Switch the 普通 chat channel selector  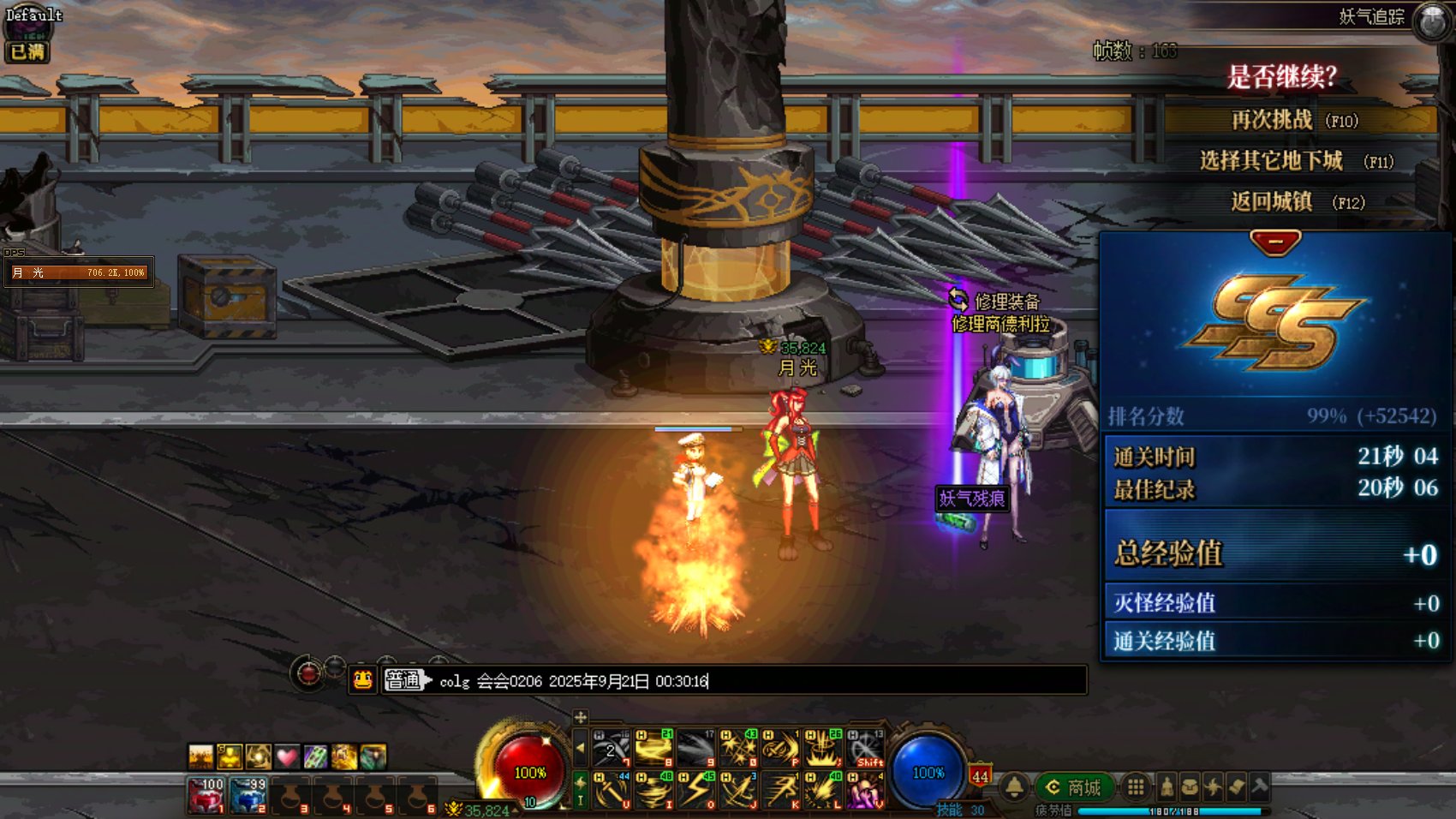pyautogui.click(x=405, y=680)
